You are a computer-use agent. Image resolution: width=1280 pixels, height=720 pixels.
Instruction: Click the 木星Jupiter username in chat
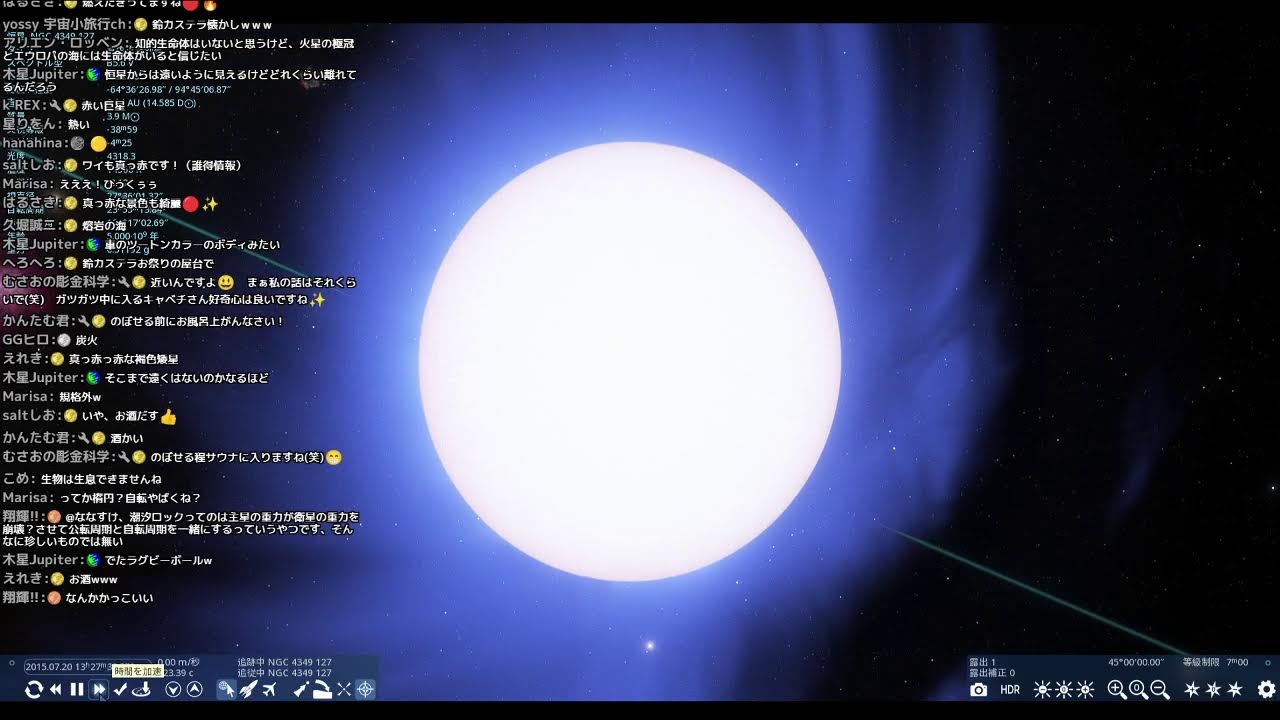pos(40,560)
